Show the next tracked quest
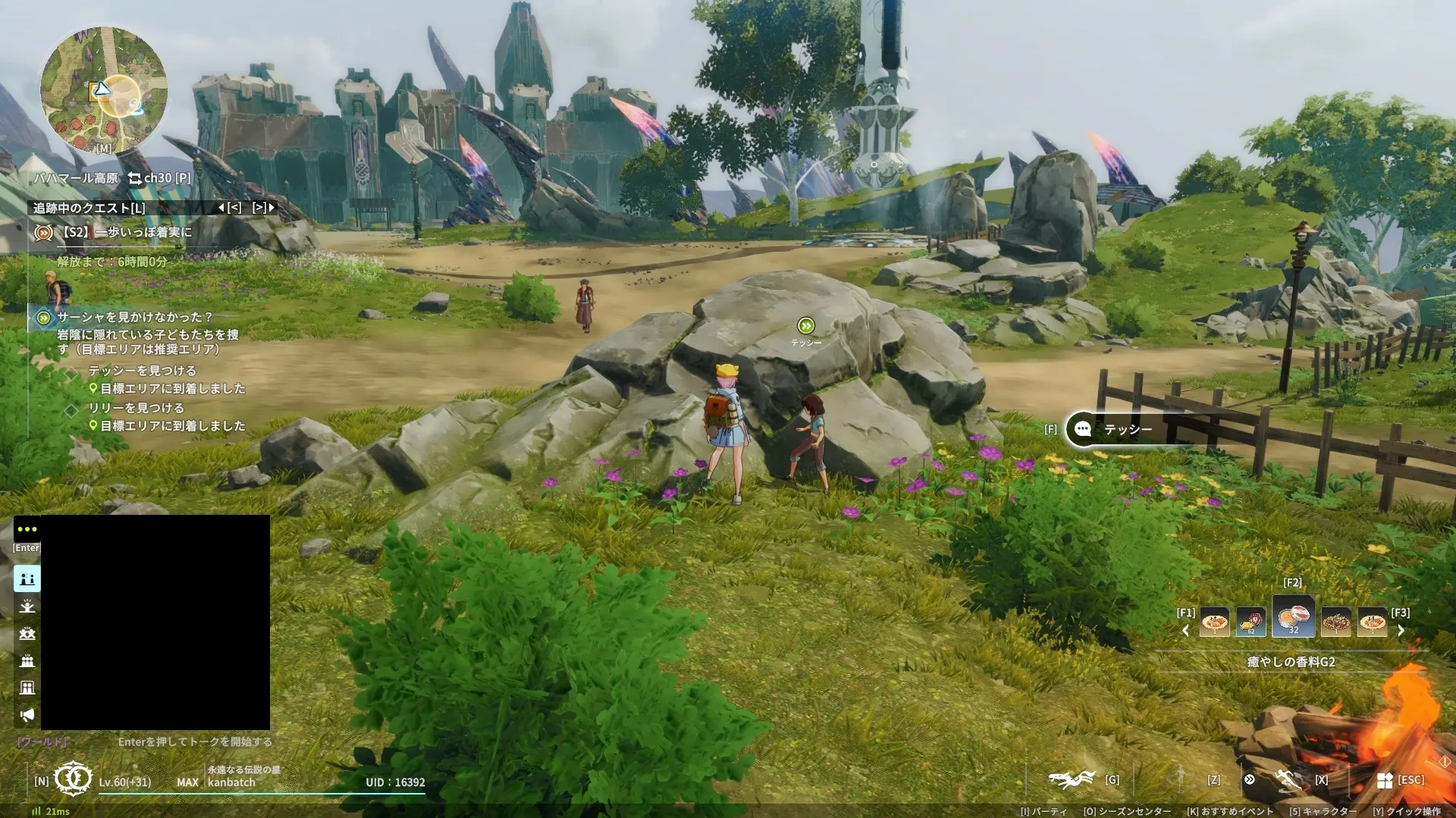This screenshot has height=818, width=1456. click(263, 207)
